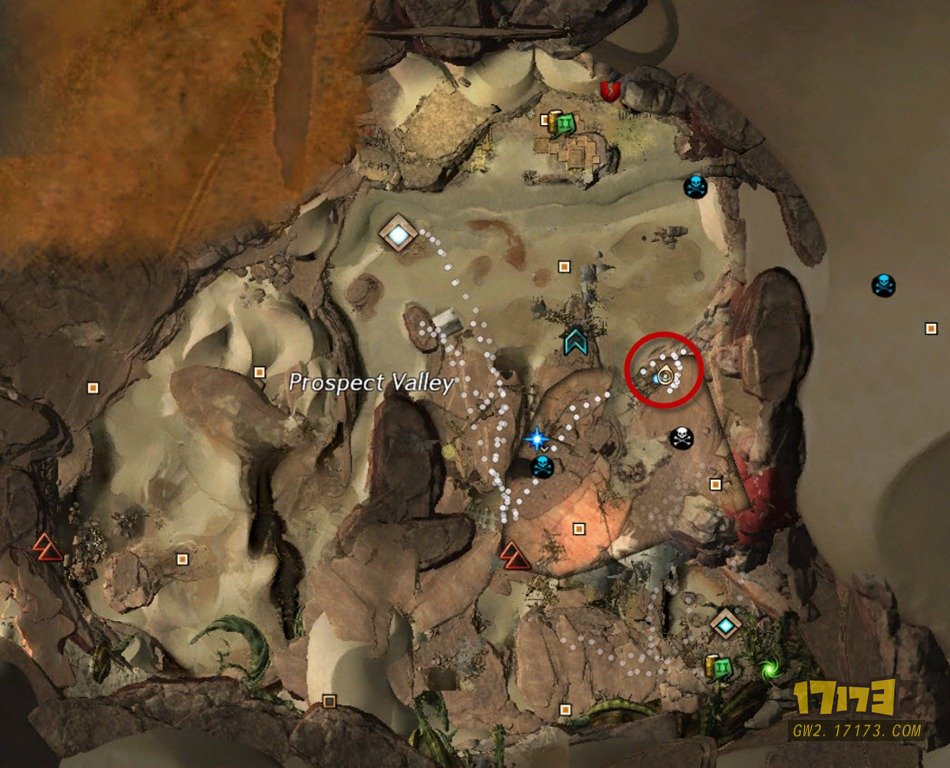Select the blue chevron hero challenge marker

coord(575,342)
